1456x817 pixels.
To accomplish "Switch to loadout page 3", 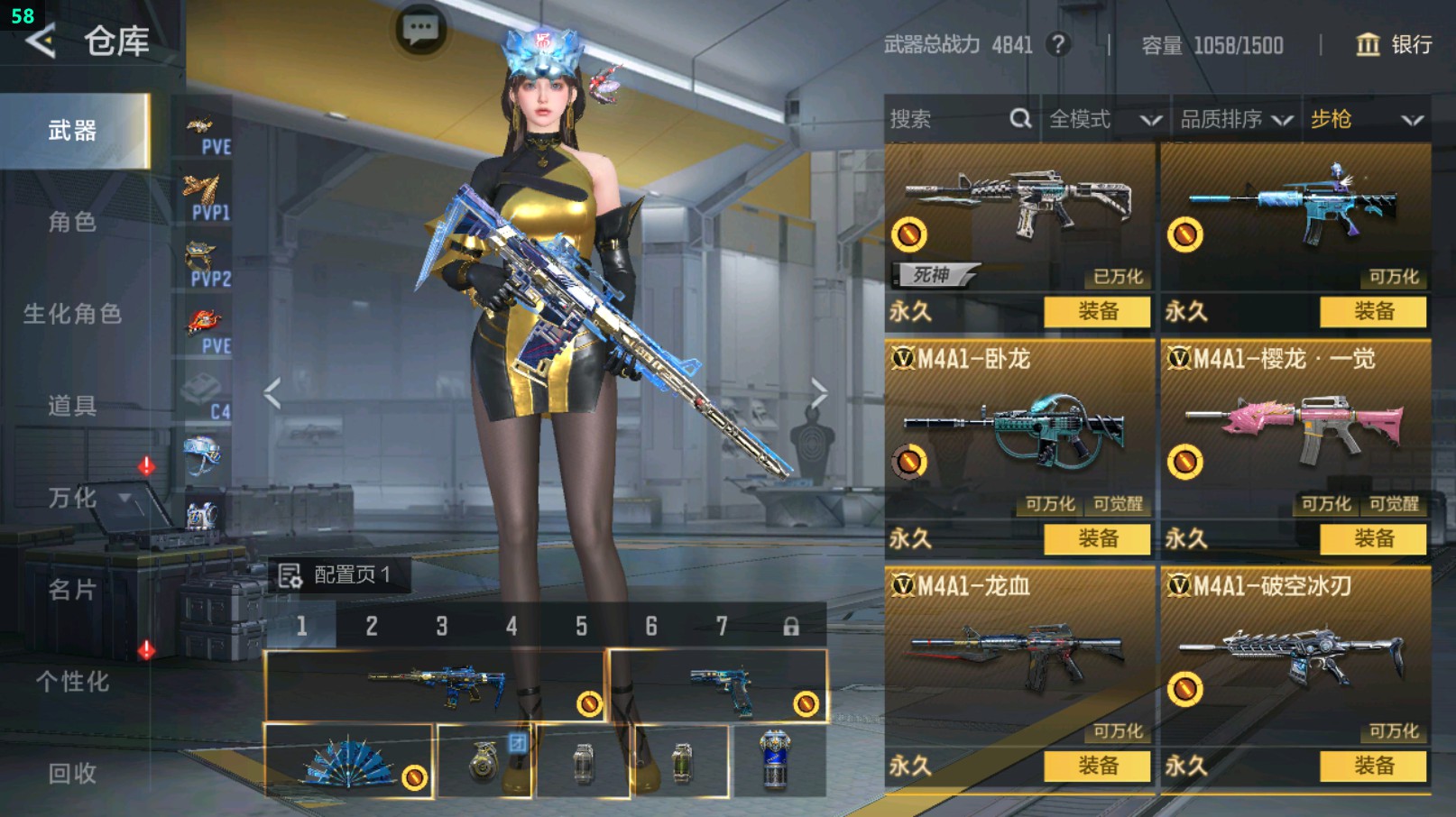I will [x=441, y=626].
